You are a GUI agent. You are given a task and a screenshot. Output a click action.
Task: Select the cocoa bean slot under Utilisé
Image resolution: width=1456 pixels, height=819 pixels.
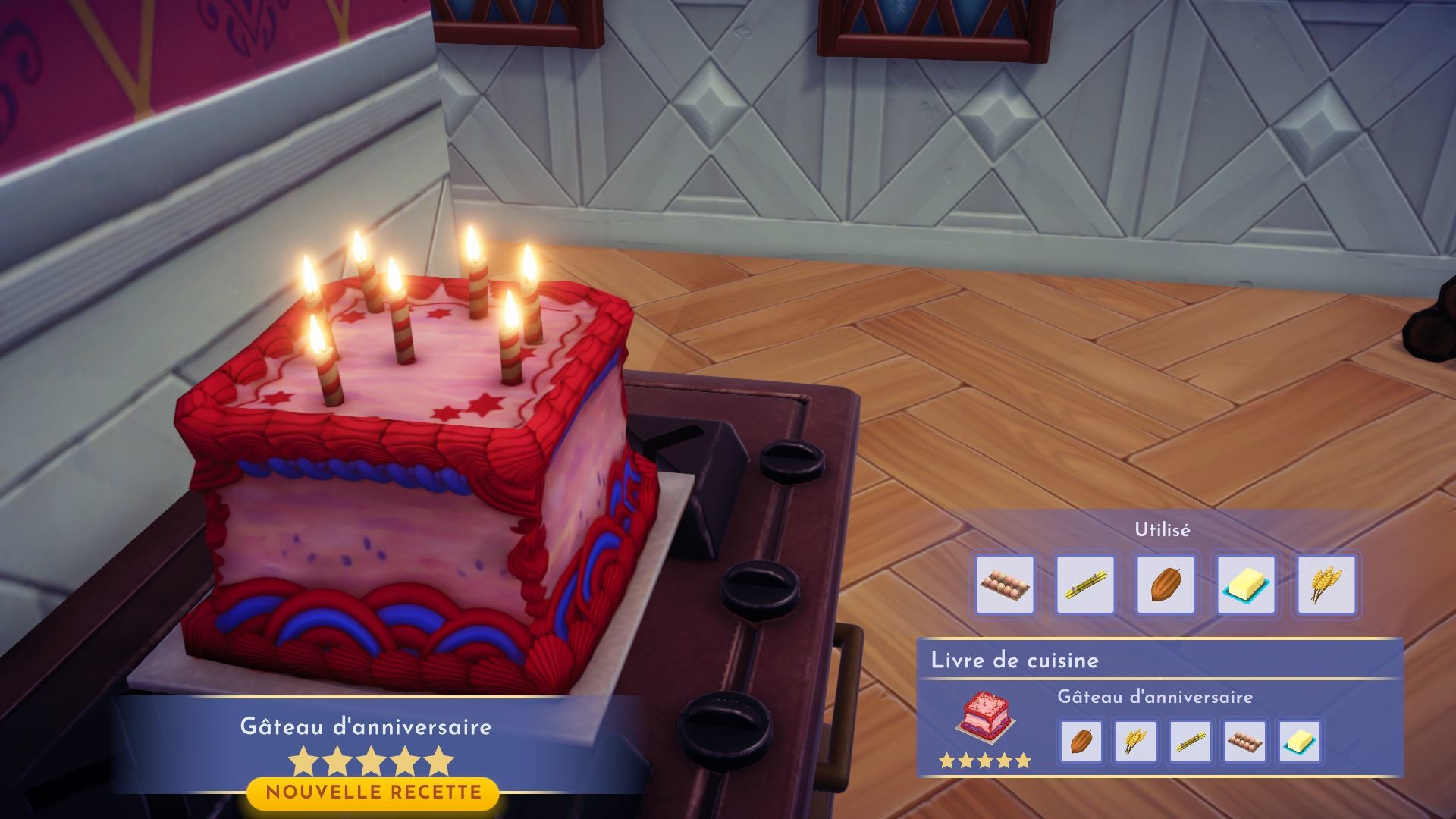click(1166, 584)
